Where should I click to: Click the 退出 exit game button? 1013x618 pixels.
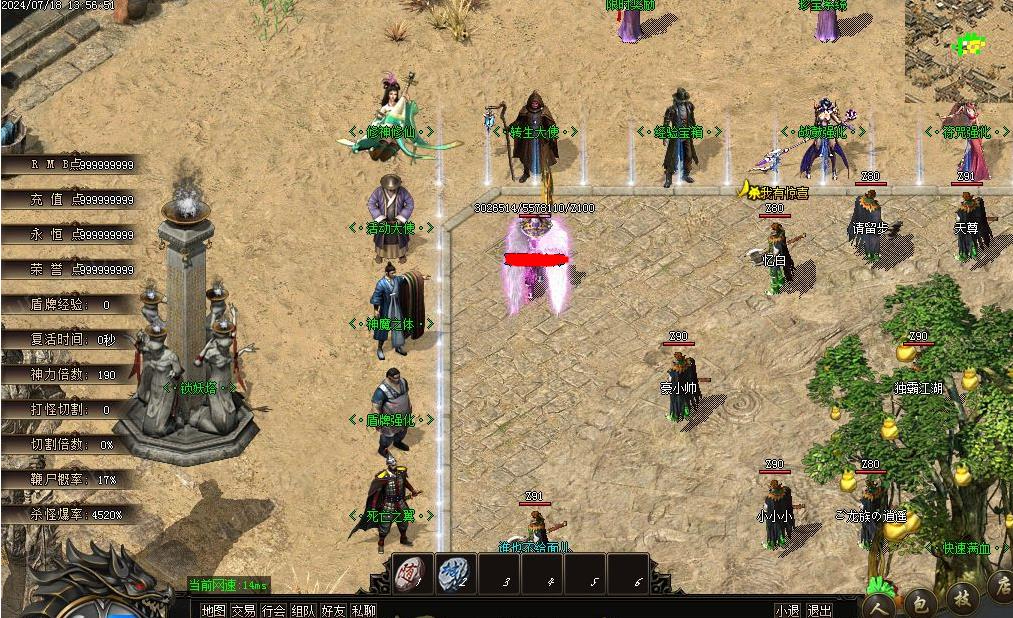coord(819,610)
